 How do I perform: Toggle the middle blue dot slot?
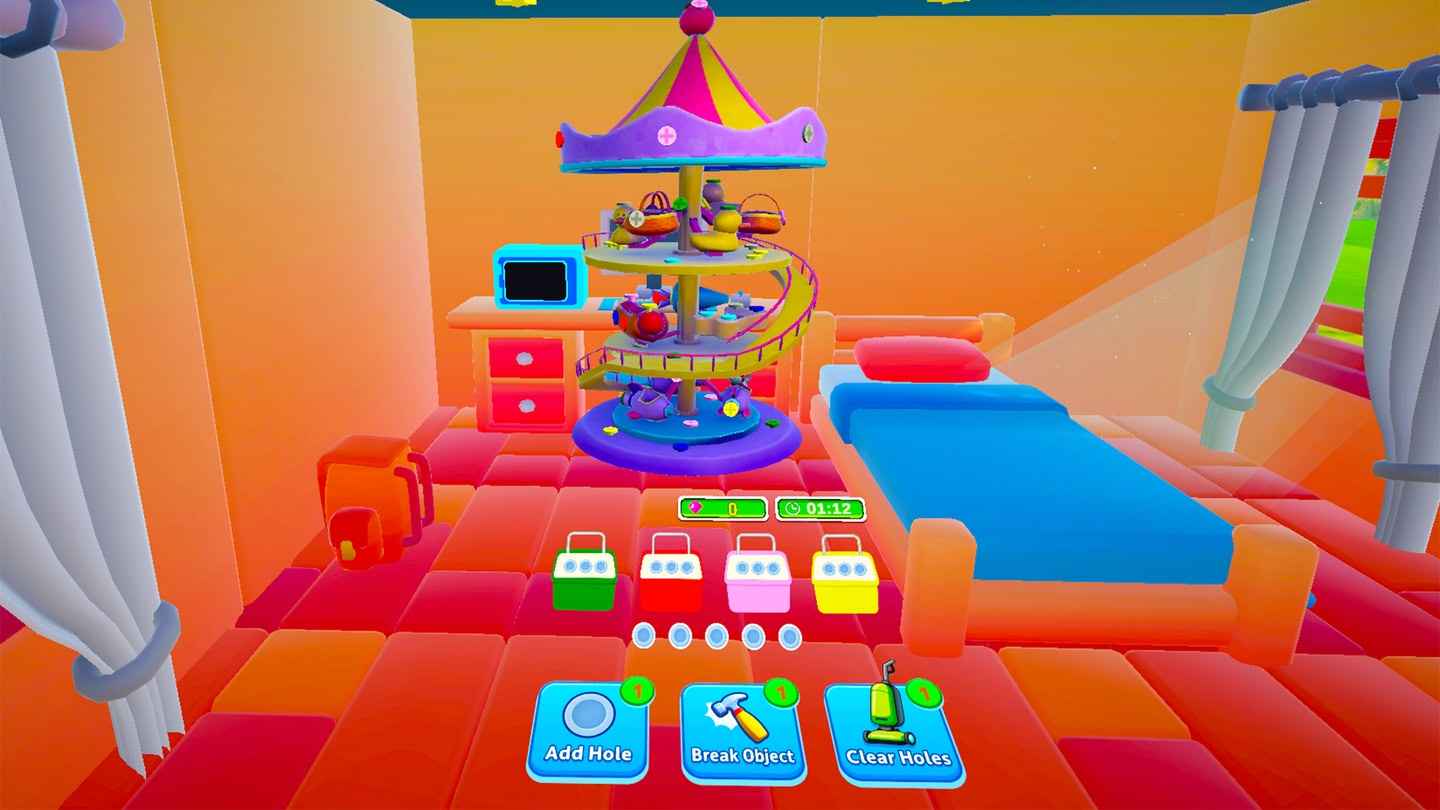(x=716, y=635)
